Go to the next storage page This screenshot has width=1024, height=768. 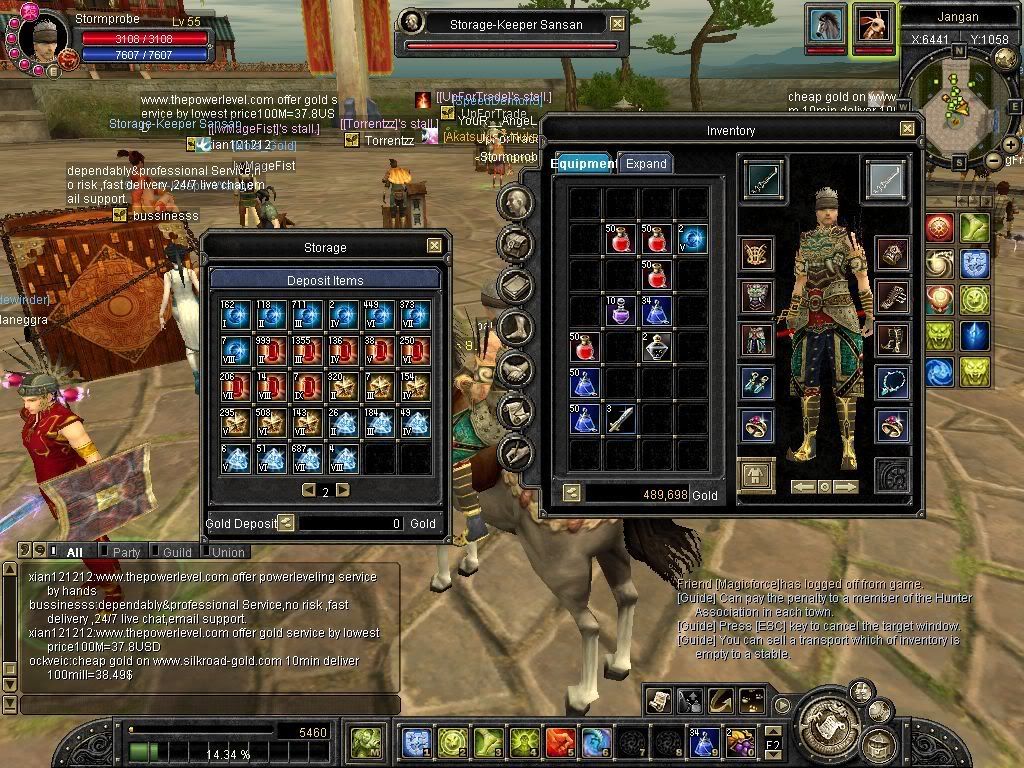(x=343, y=490)
